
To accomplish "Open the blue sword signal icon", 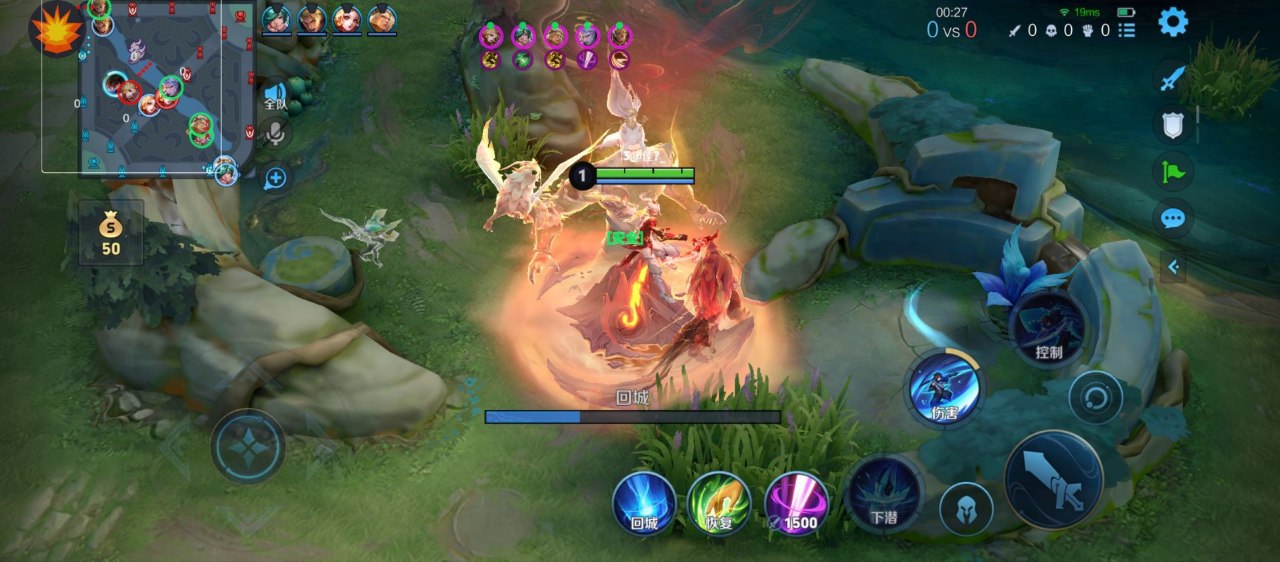I will (x=1173, y=78).
